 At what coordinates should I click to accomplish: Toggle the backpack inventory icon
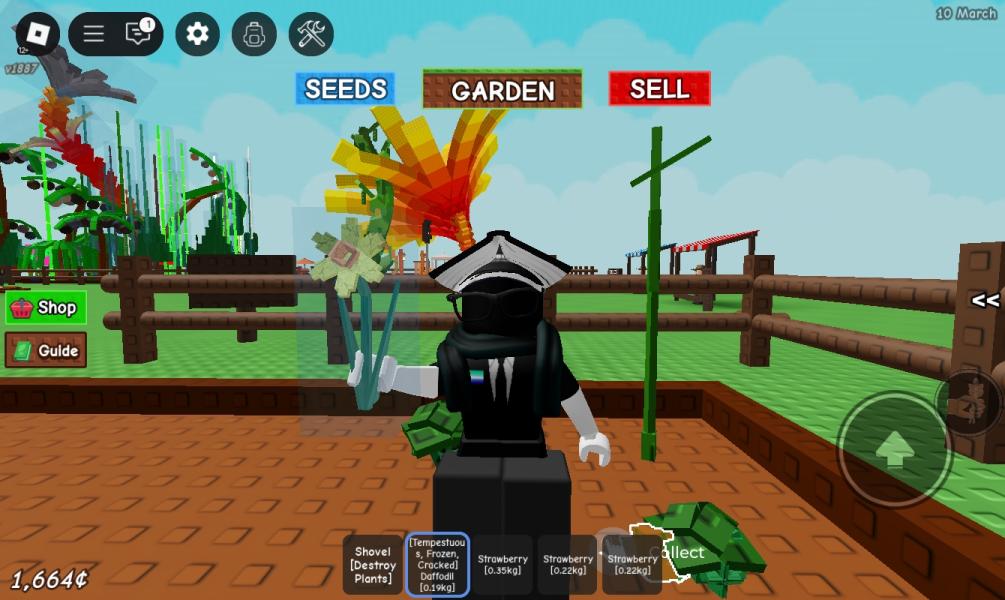tap(254, 34)
